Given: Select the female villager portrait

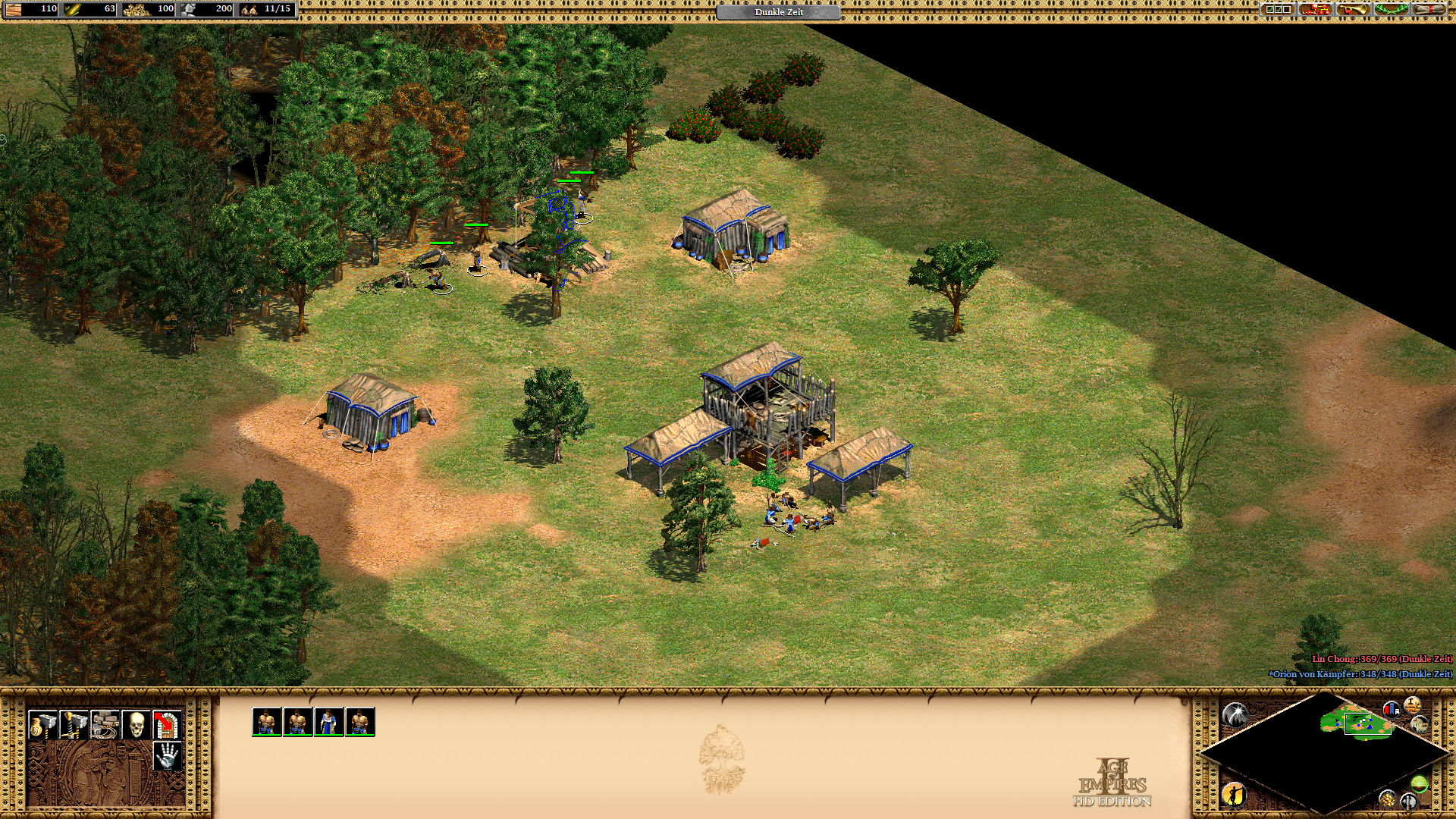Looking at the screenshot, I should (x=328, y=721).
